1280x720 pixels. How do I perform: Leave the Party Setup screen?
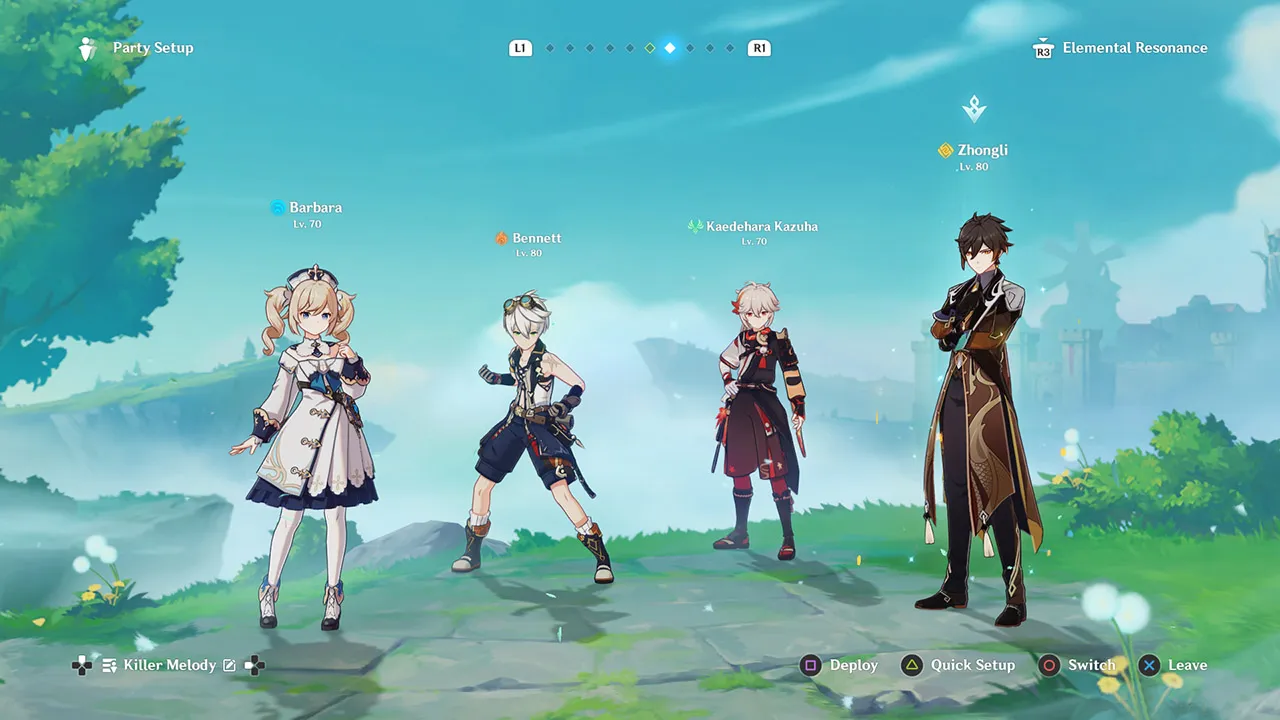pos(1174,665)
